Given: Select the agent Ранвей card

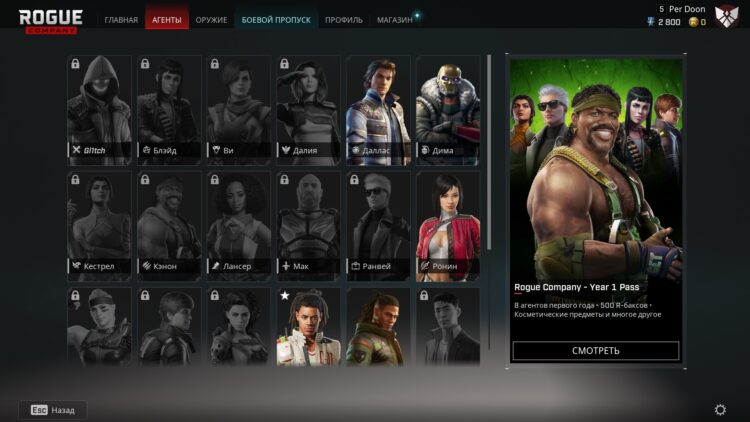Looking at the screenshot, I should (x=378, y=226).
